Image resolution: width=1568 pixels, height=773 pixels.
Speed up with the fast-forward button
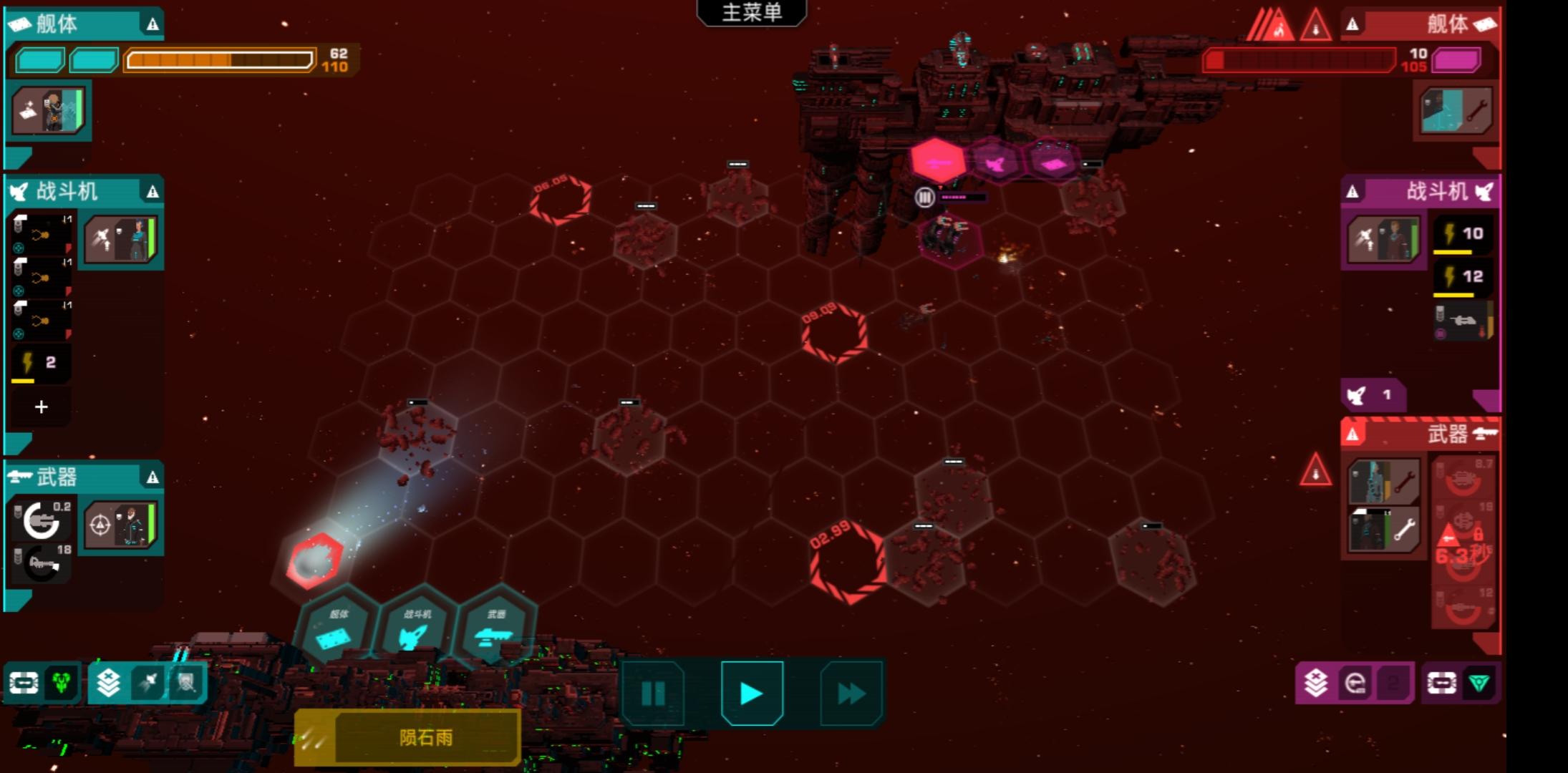tap(851, 693)
